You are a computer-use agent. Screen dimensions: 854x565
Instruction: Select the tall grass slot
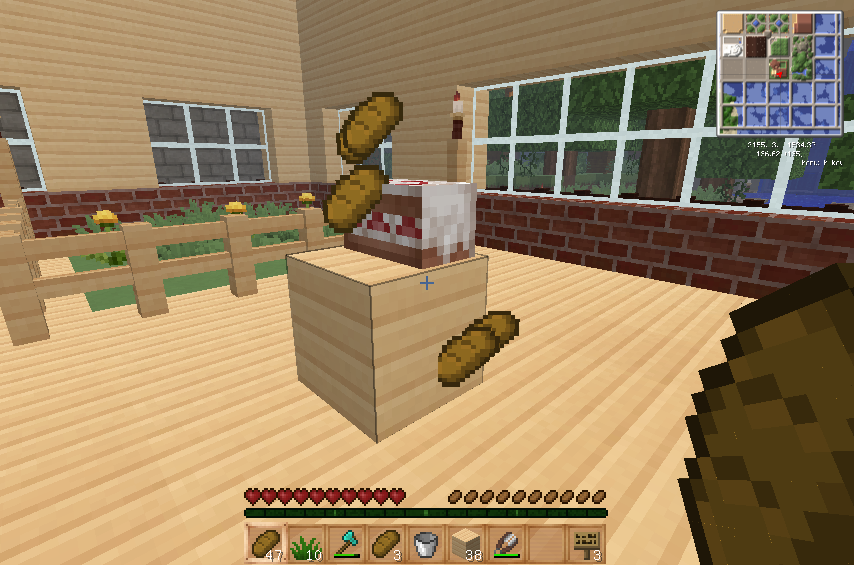tap(306, 543)
